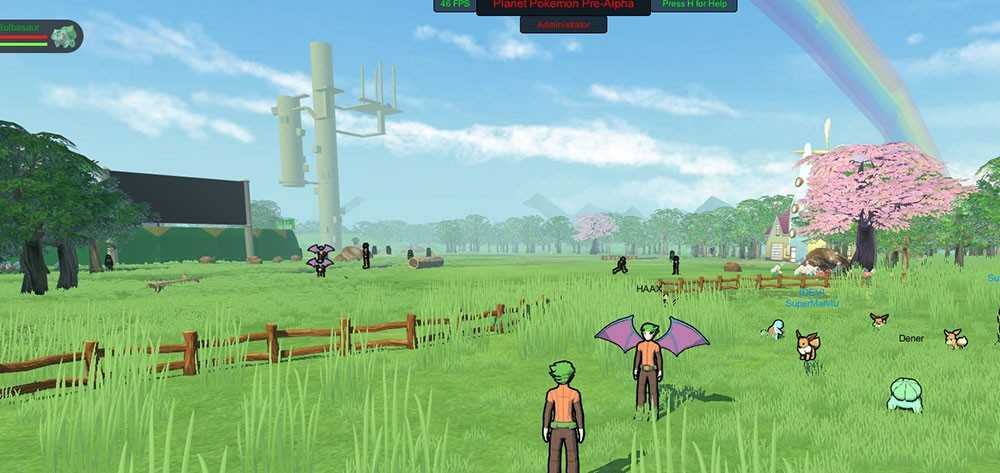Viewport: 1000px width, 473px height.
Task: Select the Bulbasaur party portrait icon
Action: point(65,37)
